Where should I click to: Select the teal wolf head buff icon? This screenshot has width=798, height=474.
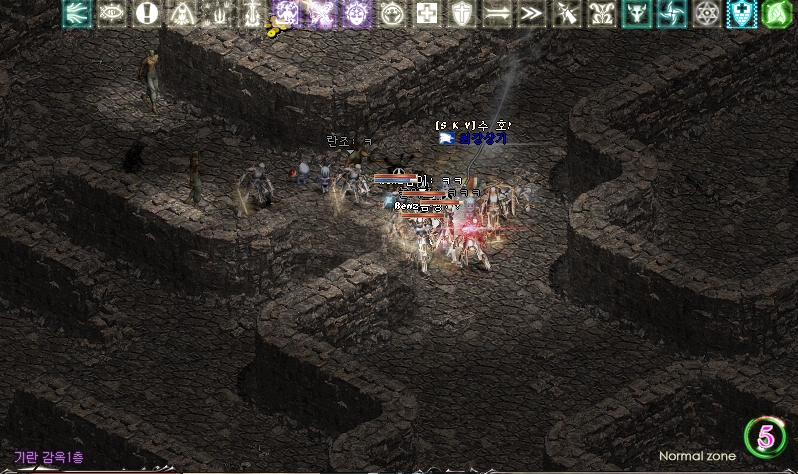635,13
